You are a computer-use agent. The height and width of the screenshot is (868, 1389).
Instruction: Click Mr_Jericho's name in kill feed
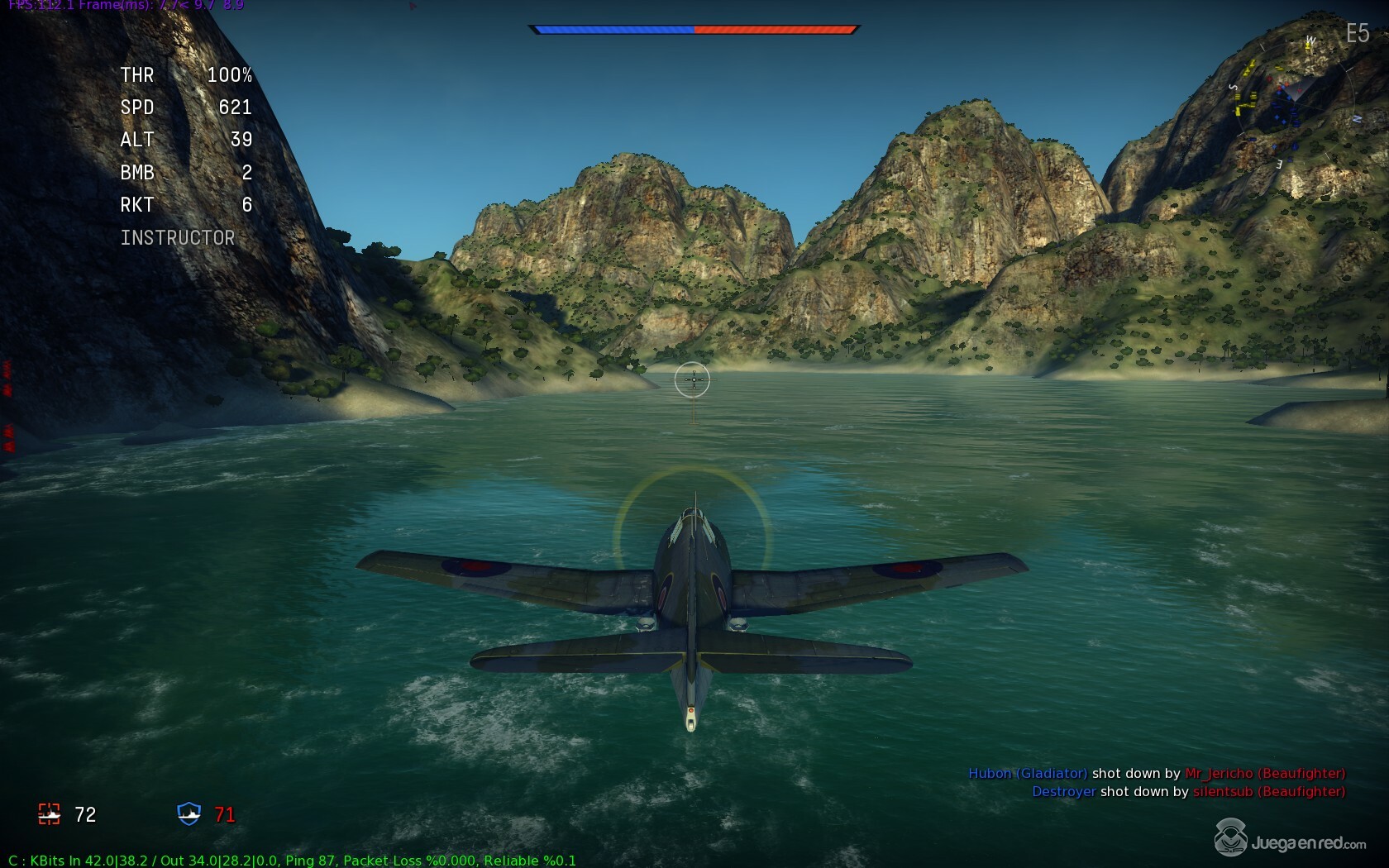[x=1220, y=774]
